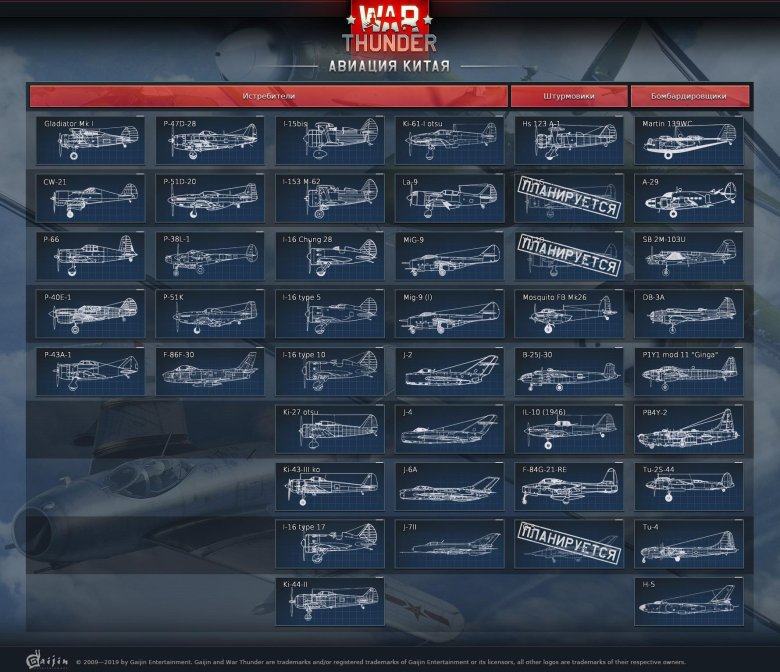This screenshot has height=672, width=780.
Task: Select the MiG-9 aircraft tile
Action: (449, 256)
